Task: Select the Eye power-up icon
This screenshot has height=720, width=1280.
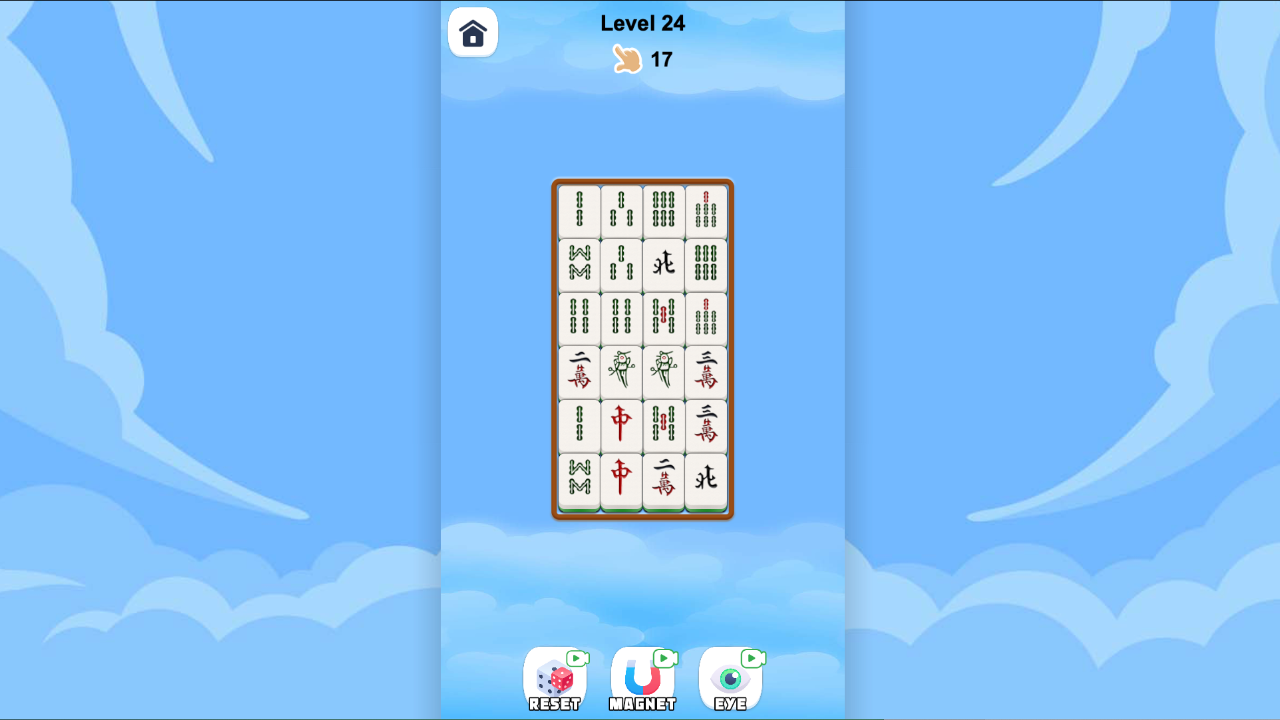Action: tap(731, 680)
